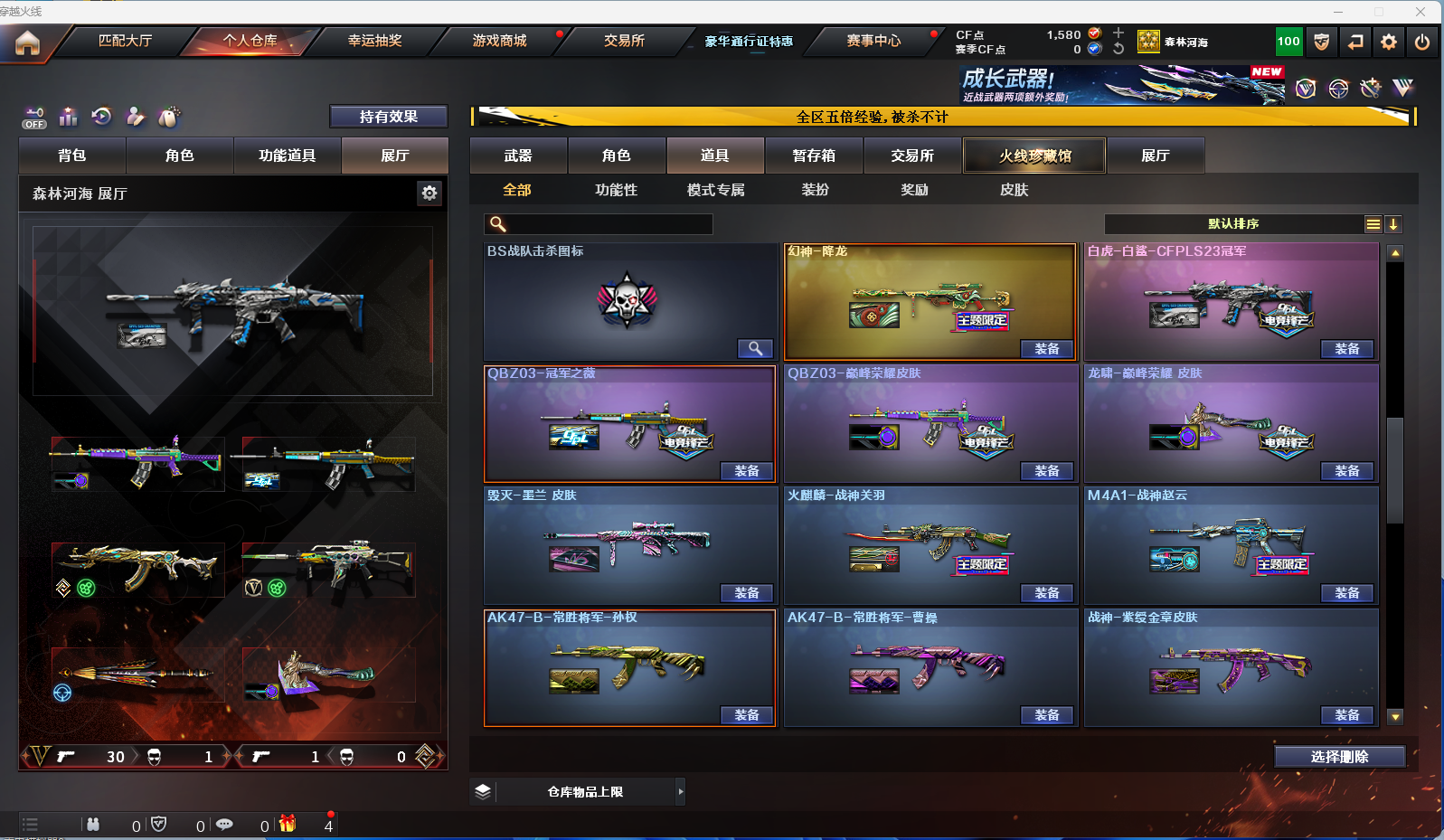The image size is (1444, 840).
Task: Click the home icon button
Action: click(x=27, y=42)
